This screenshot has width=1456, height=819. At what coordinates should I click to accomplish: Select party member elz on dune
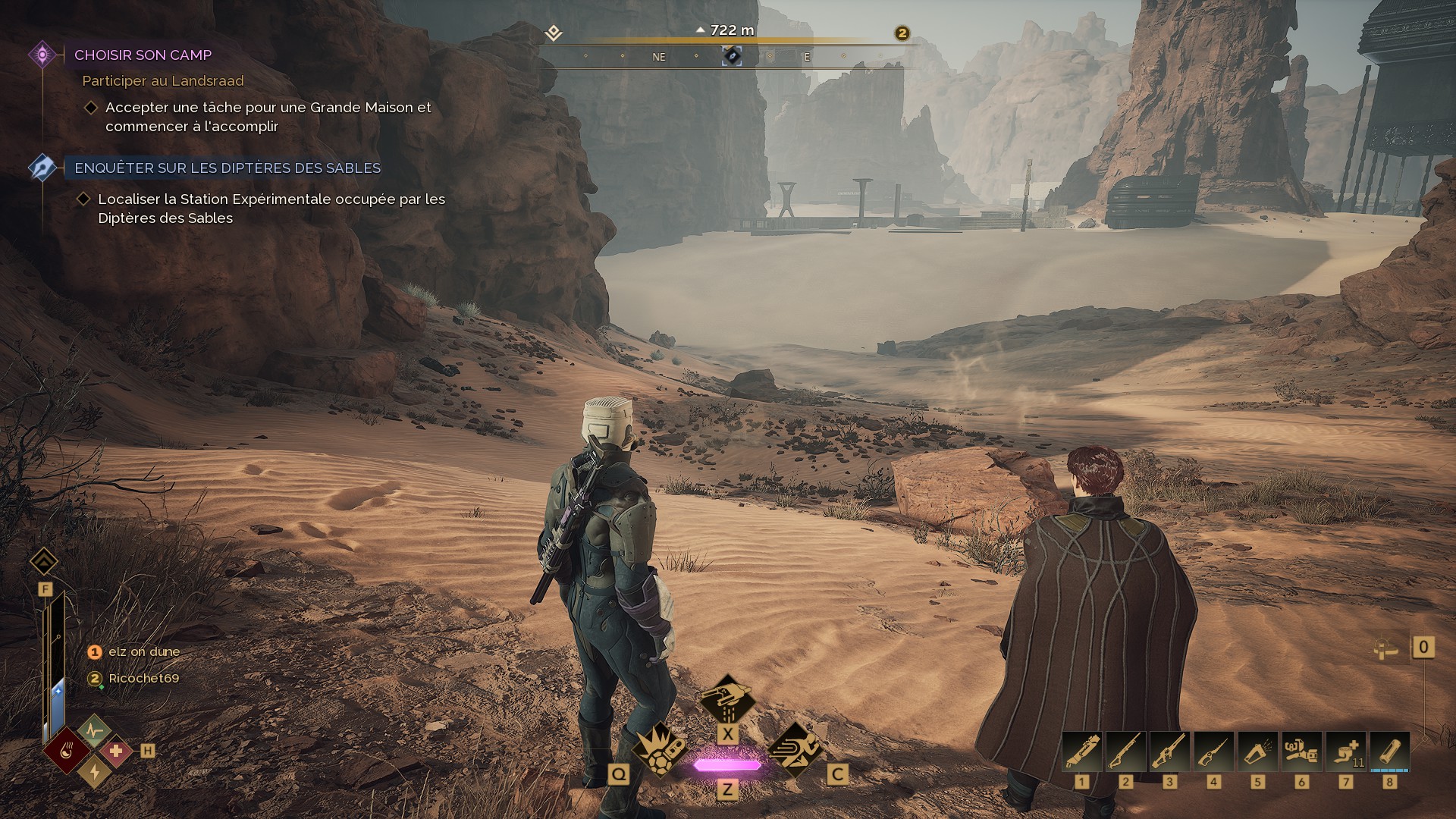coord(143,652)
